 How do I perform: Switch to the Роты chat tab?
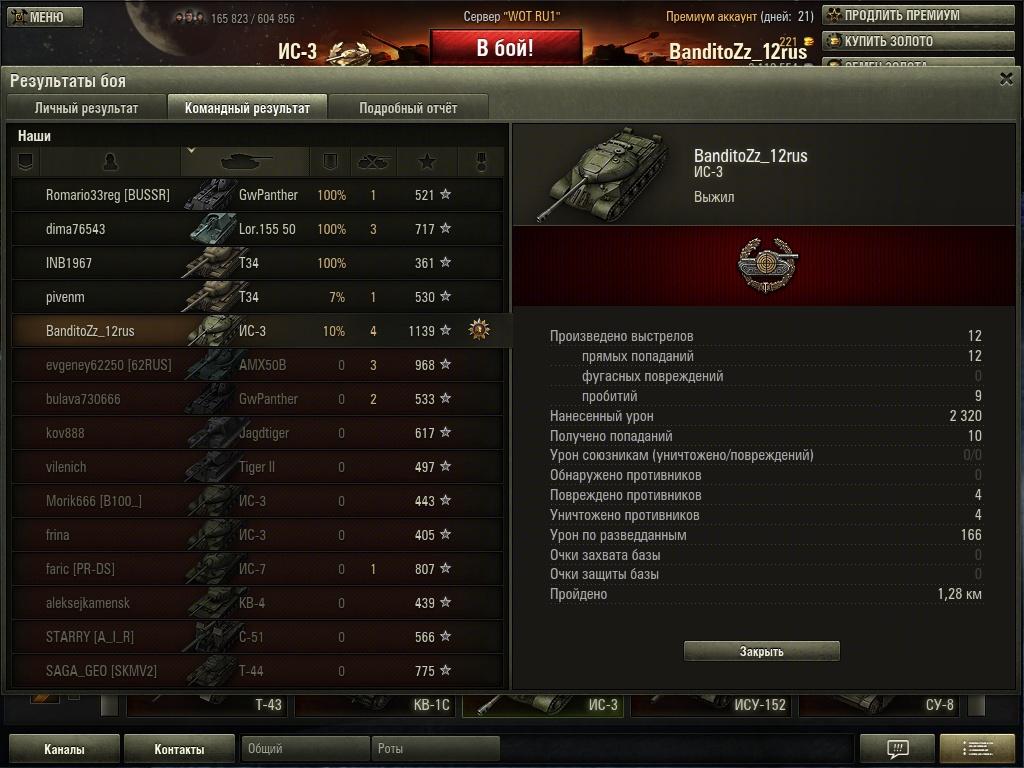[435, 748]
